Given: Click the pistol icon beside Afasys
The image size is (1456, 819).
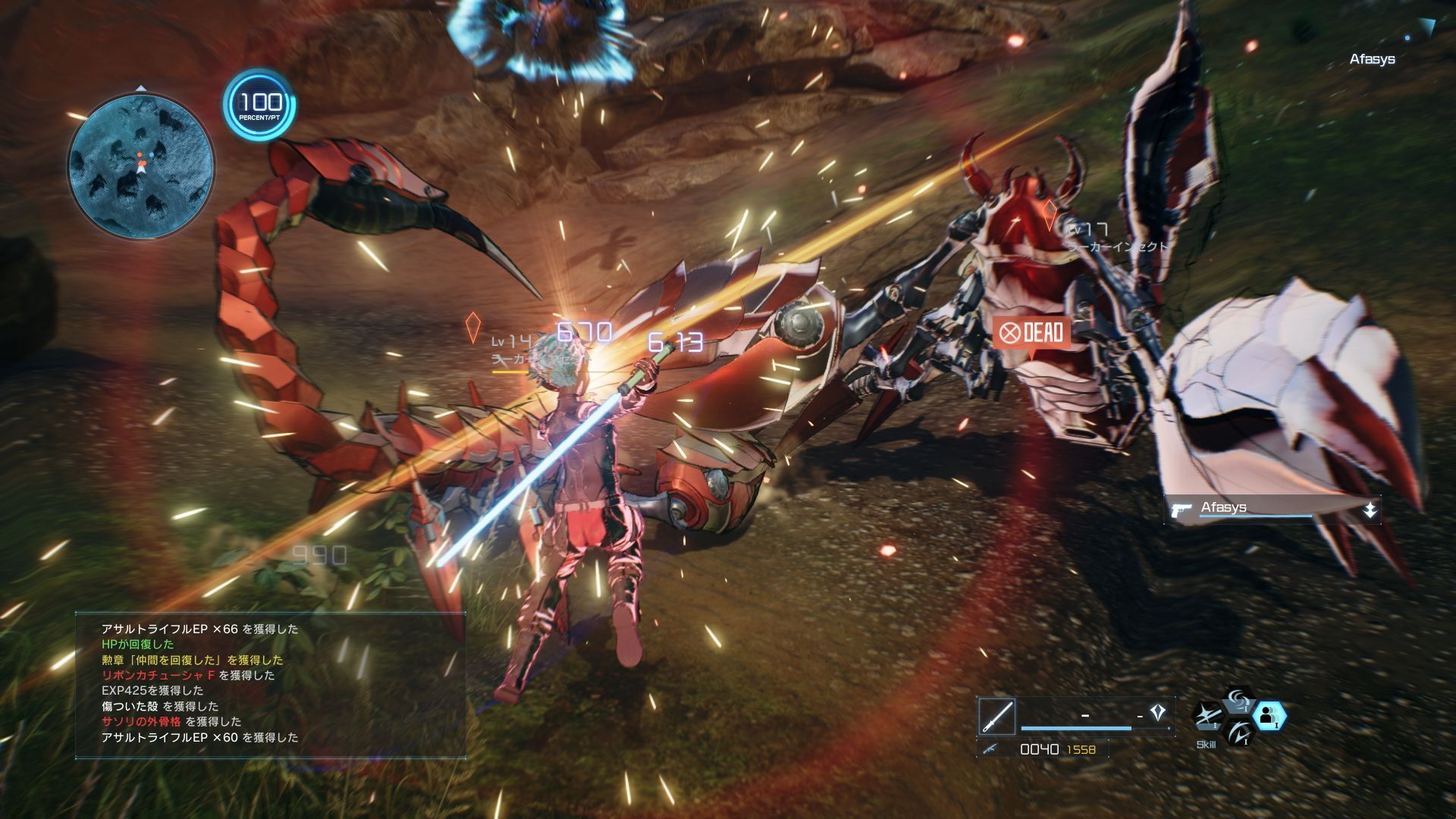Looking at the screenshot, I should click(x=1181, y=510).
